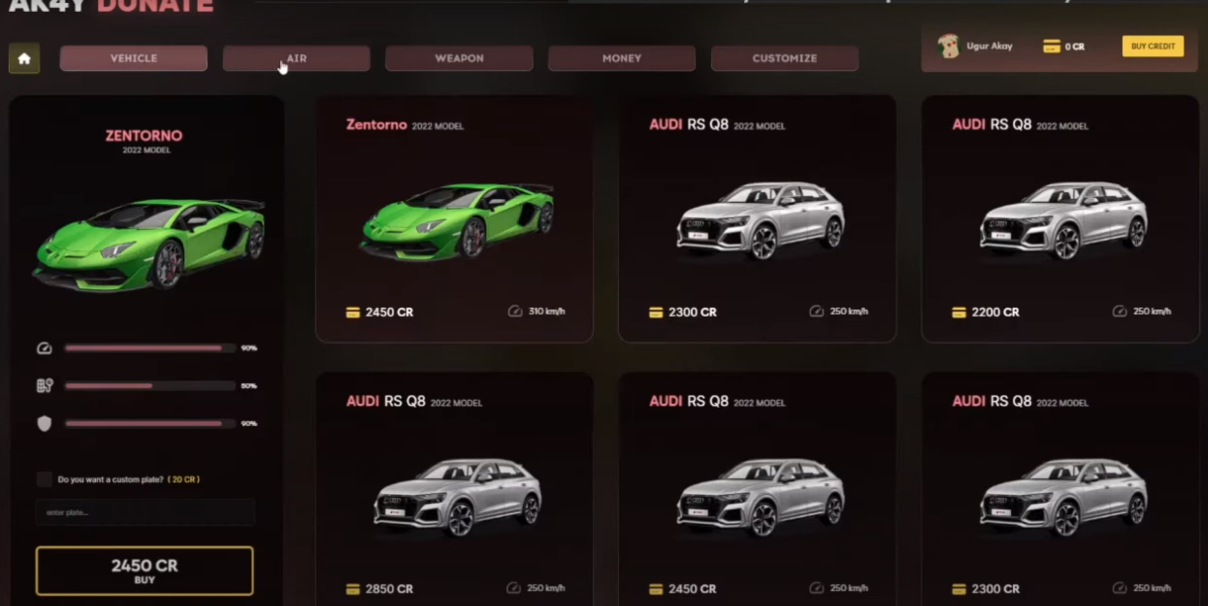Select the Audi RS Q8 priced 2450 CR
The width and height of the screenshot is (1208, 606).
coord(757,490)
